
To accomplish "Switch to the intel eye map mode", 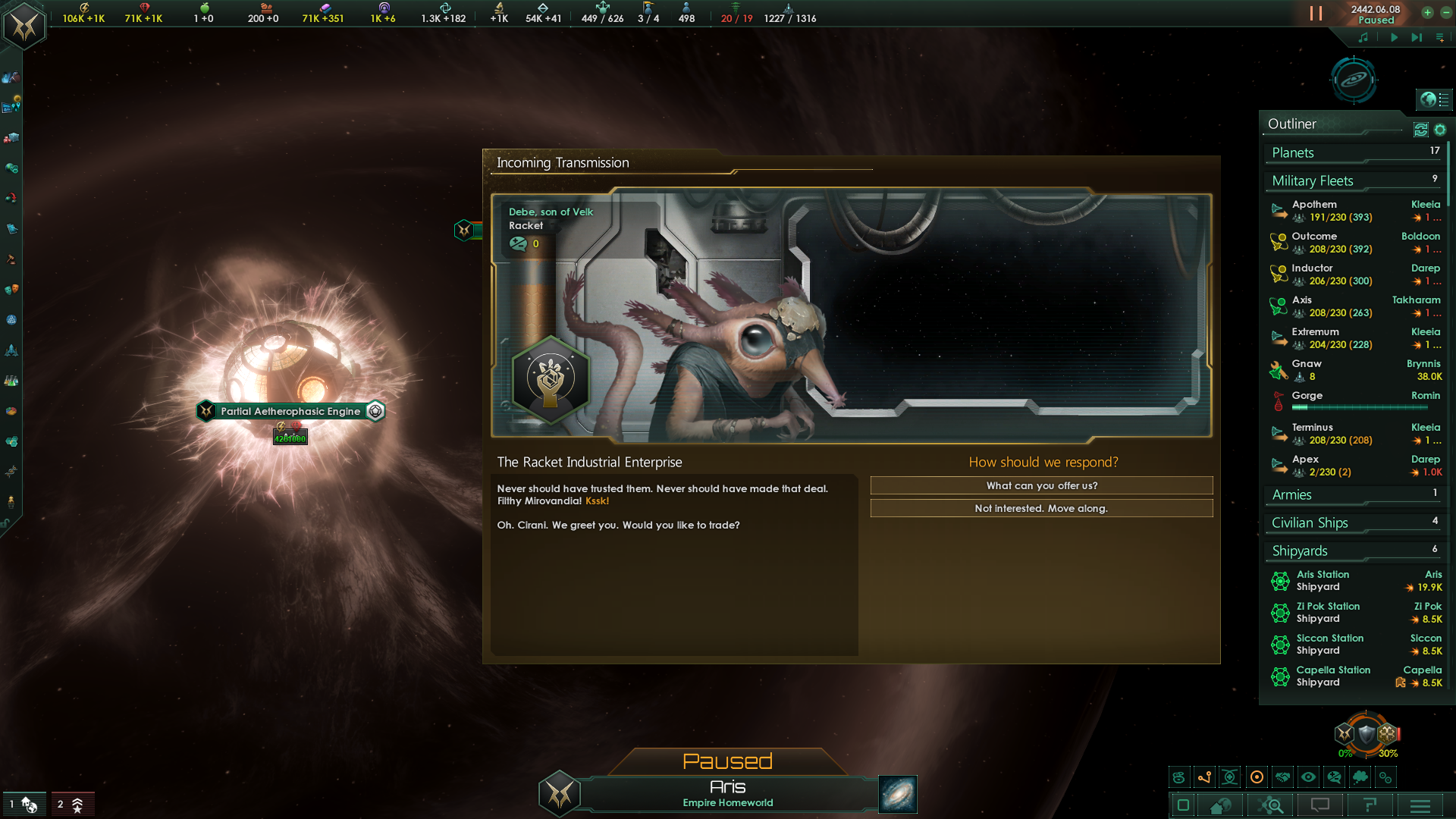I will coord(1307,777).
